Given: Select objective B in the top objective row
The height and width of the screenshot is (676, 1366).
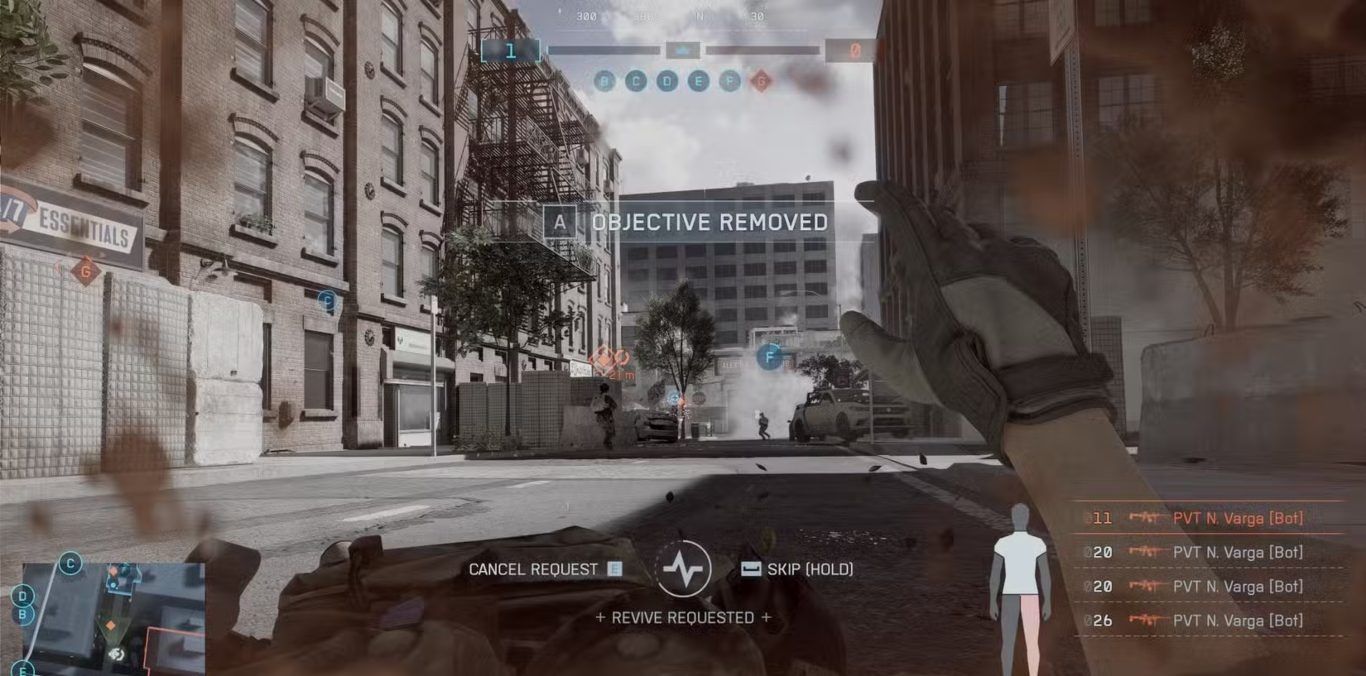Looking at the screenshot, I should click(604, 81).
